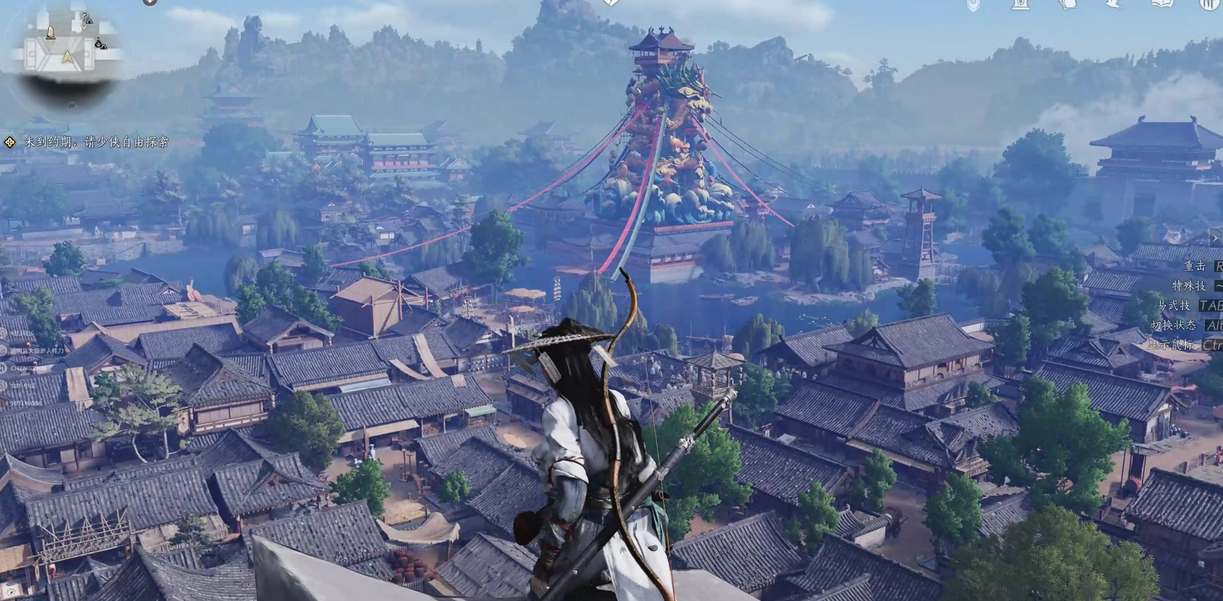Open the shield-shaped badge icon
The height and width of the screenshot is (601, 1223).
click(x=973, y=5)
